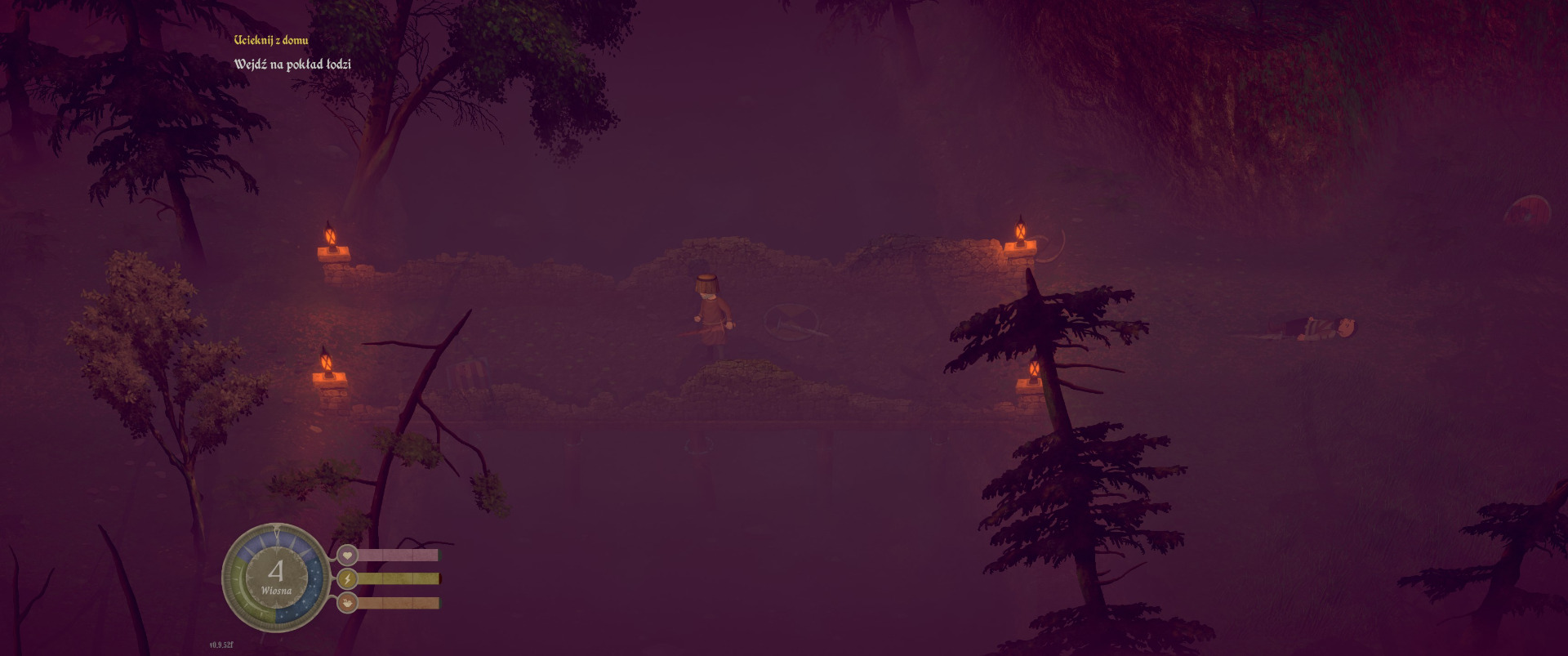Open the day 4 Wiosna season clock

pyautogui.click(x=276, y=577)
